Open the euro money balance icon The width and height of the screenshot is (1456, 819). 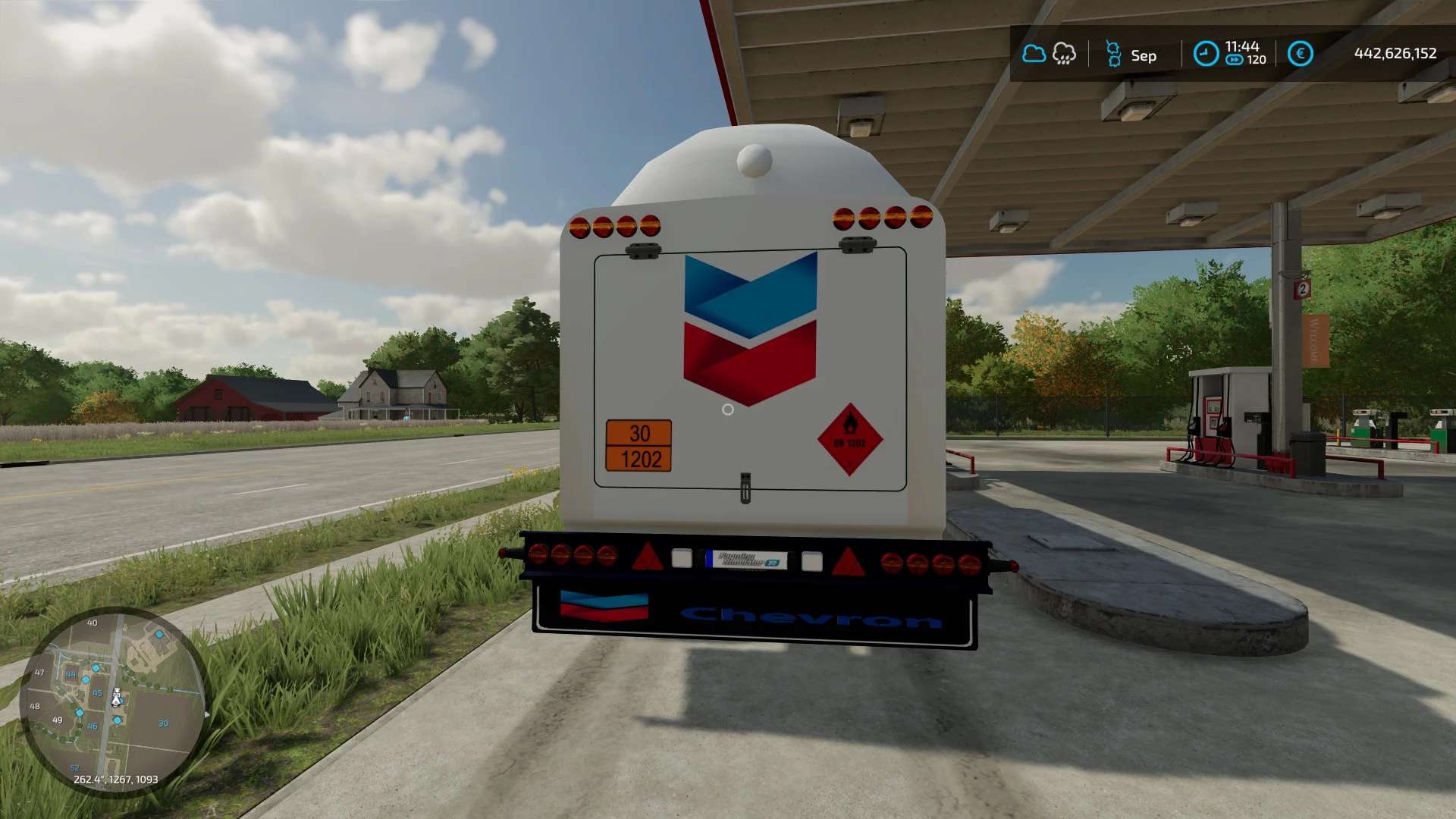1300,54
